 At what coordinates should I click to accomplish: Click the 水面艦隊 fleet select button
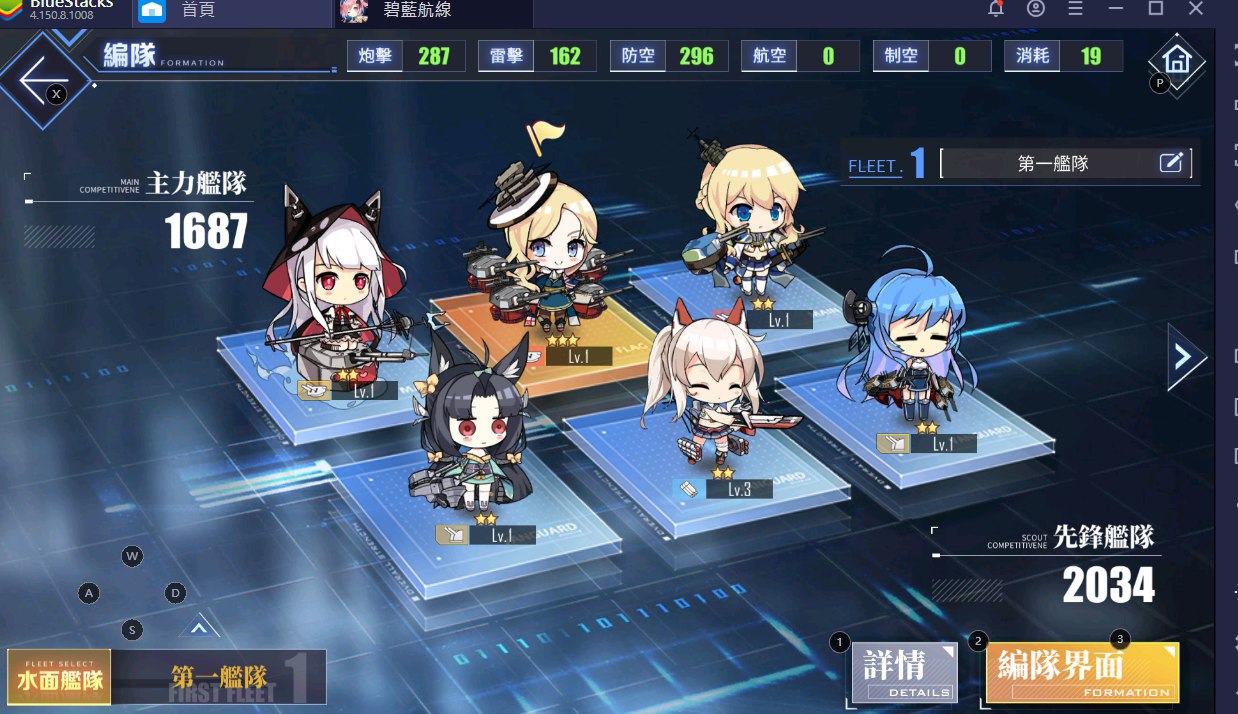60,677
